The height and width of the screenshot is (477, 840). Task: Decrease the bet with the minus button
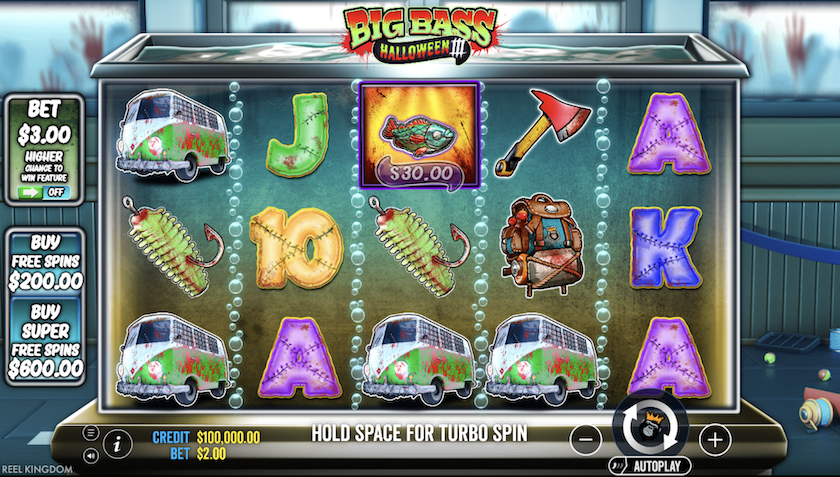pos(587,438)
